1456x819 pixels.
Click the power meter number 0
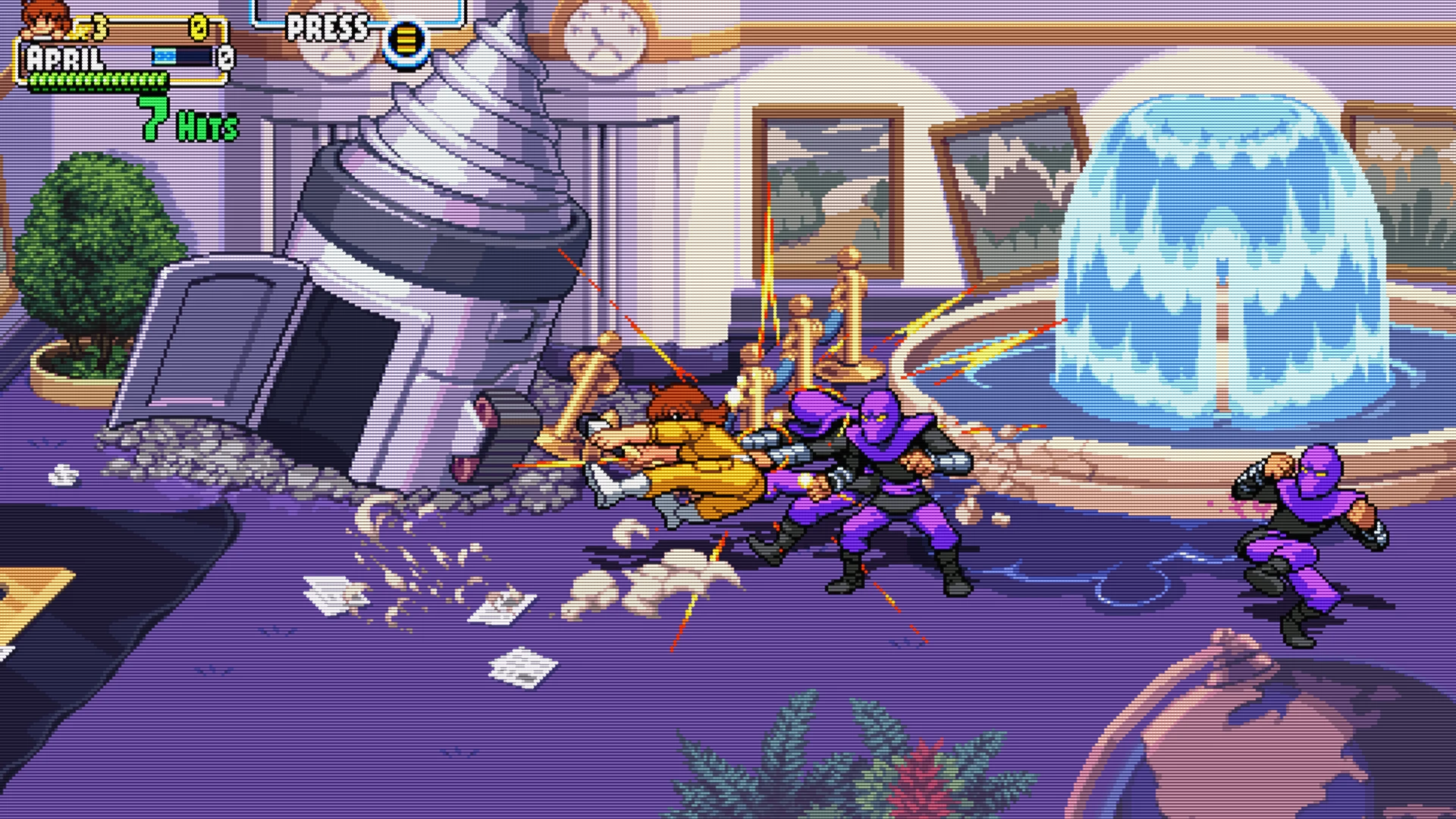[x=226, y=57]
